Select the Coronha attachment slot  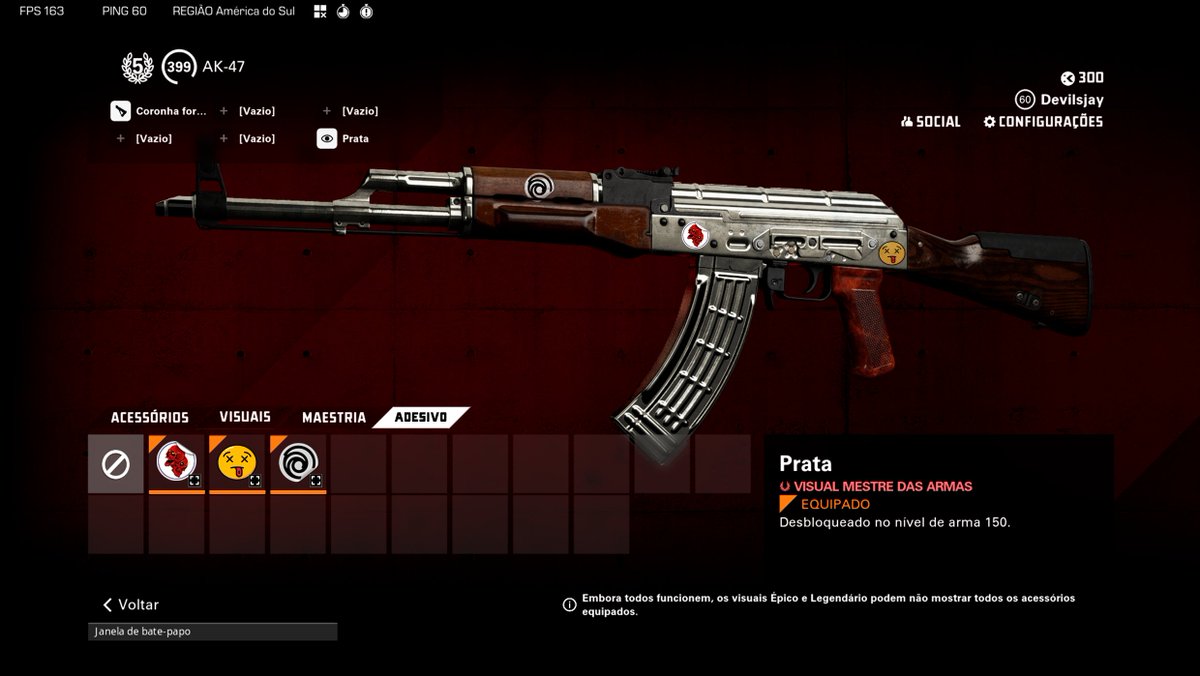click(x=160, y=111)
